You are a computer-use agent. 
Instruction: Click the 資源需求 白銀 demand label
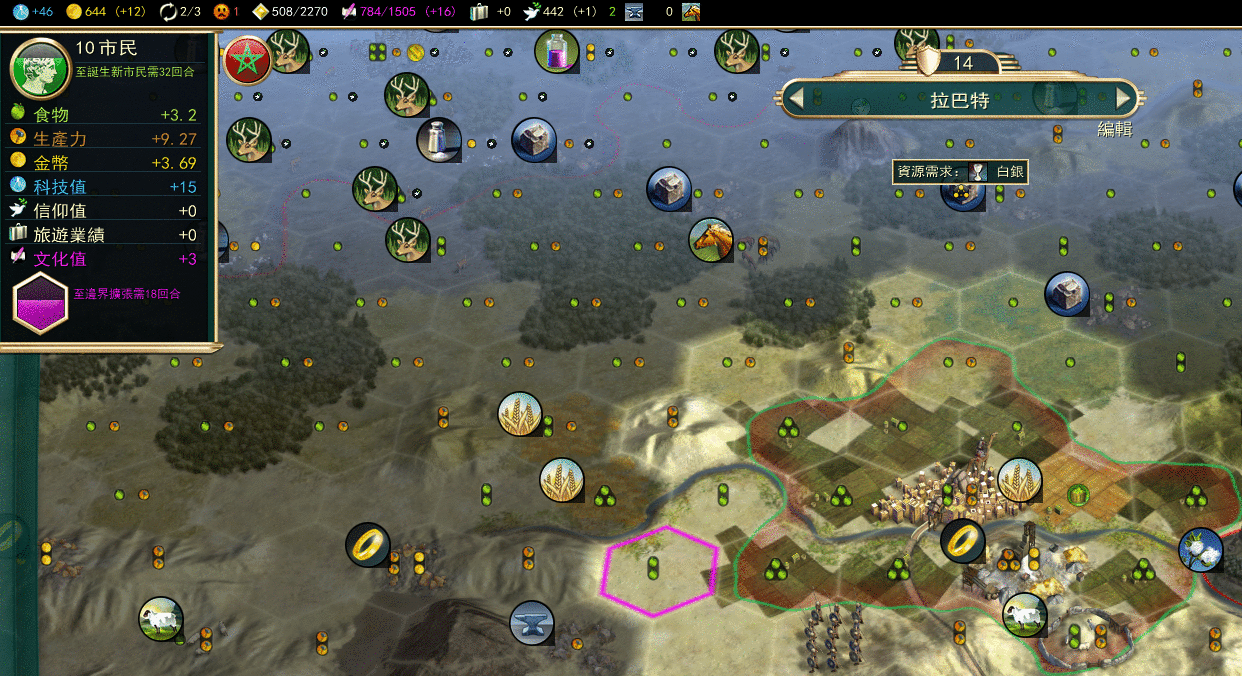(959, 172)
